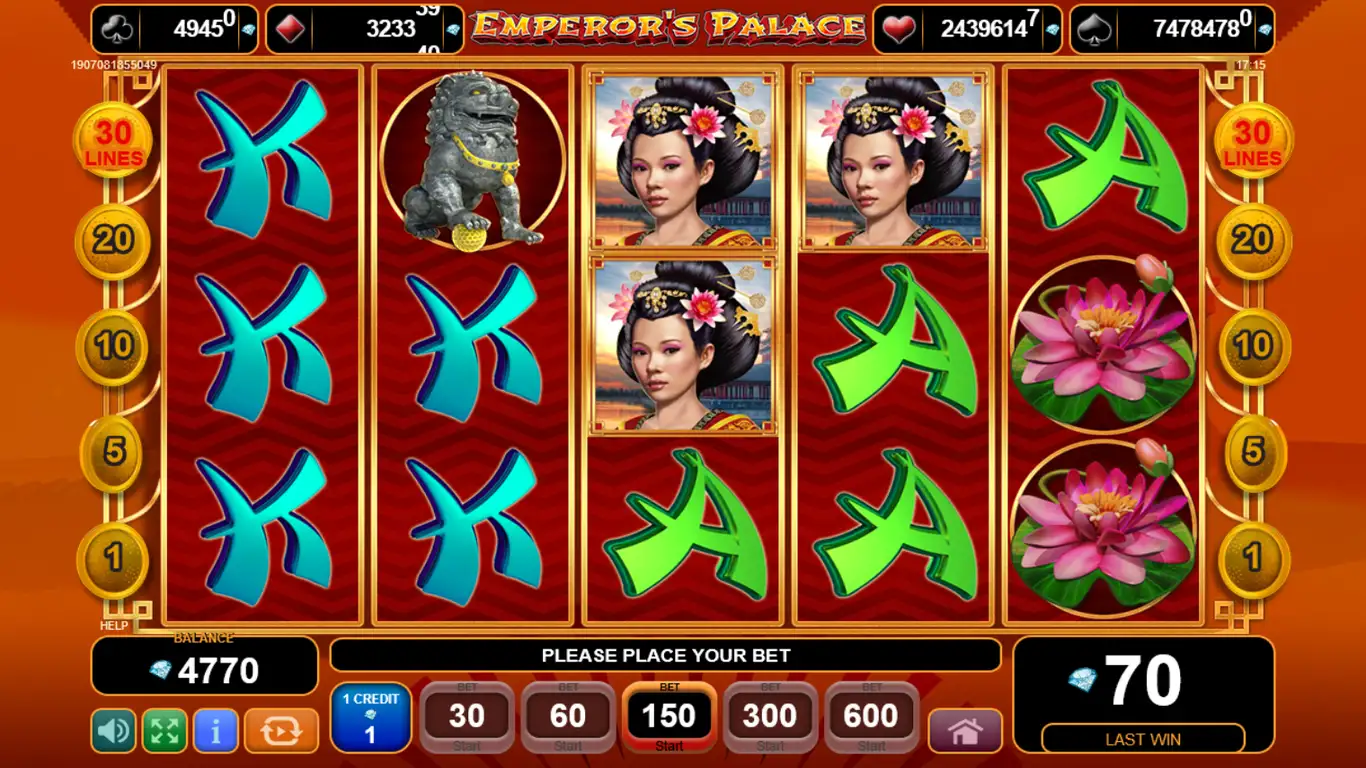This screenshot has height=768, width=1366.
Task: Activate the orange autoplay button
Action: tap(281, 731)
